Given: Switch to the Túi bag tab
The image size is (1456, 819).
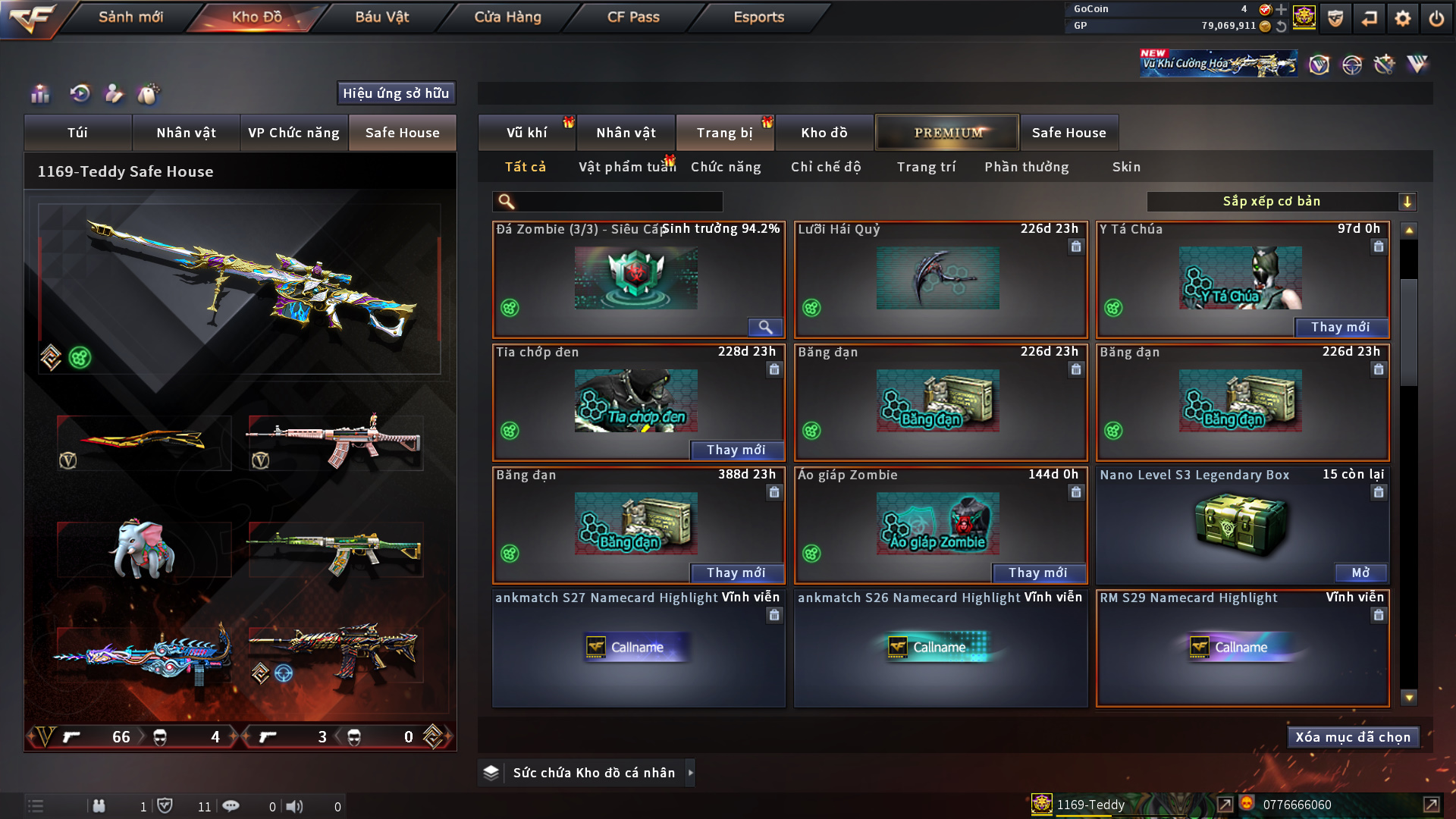Looking at the screenshot, I should 77,133.
